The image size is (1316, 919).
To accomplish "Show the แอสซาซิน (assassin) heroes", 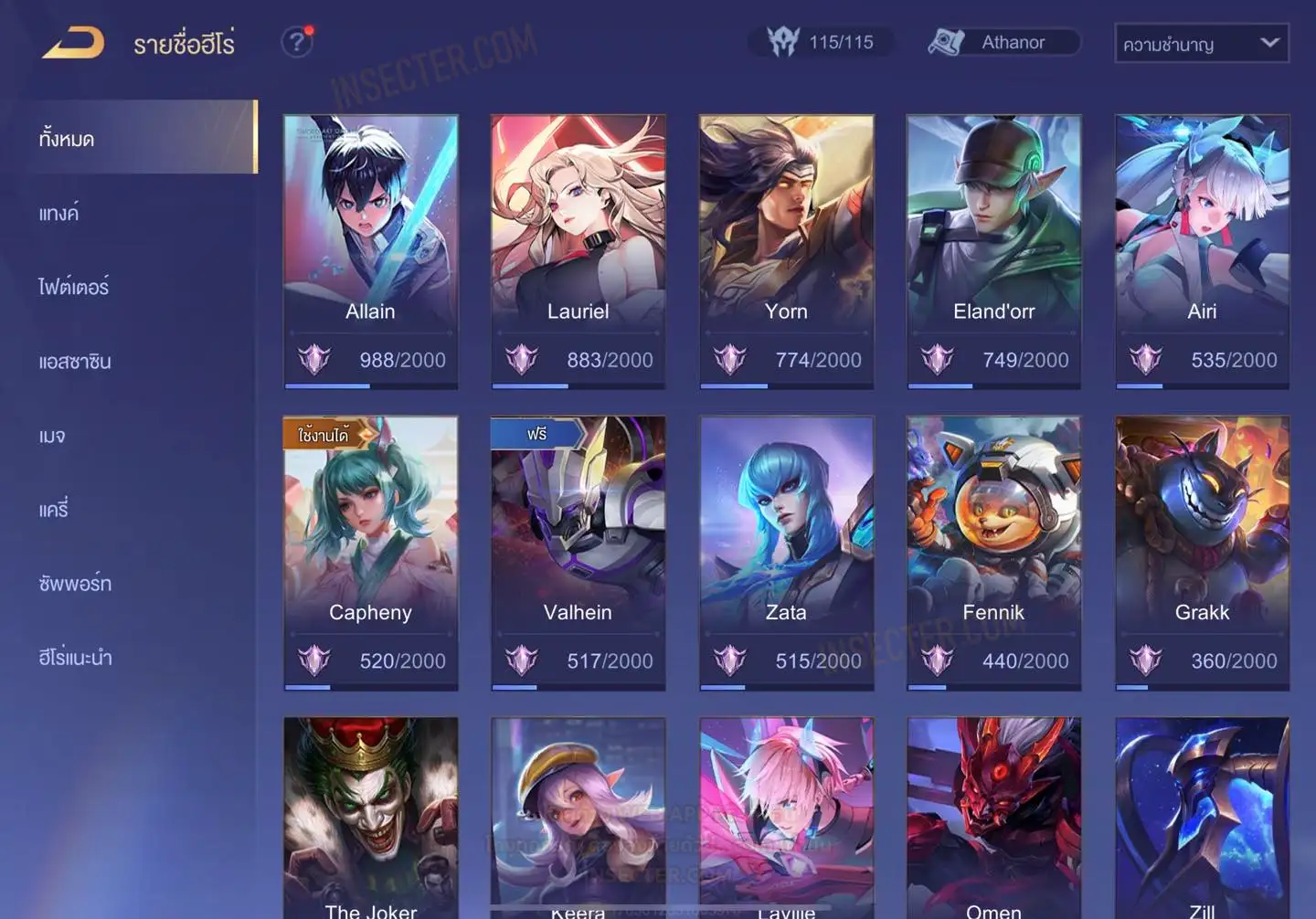I will point(75,362).
